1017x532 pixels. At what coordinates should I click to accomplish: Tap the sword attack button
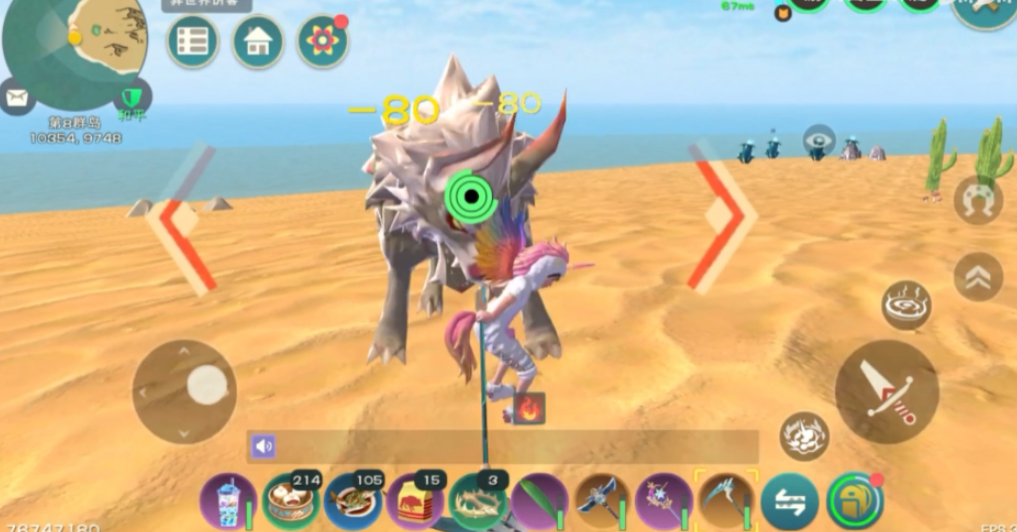(886, 391)
